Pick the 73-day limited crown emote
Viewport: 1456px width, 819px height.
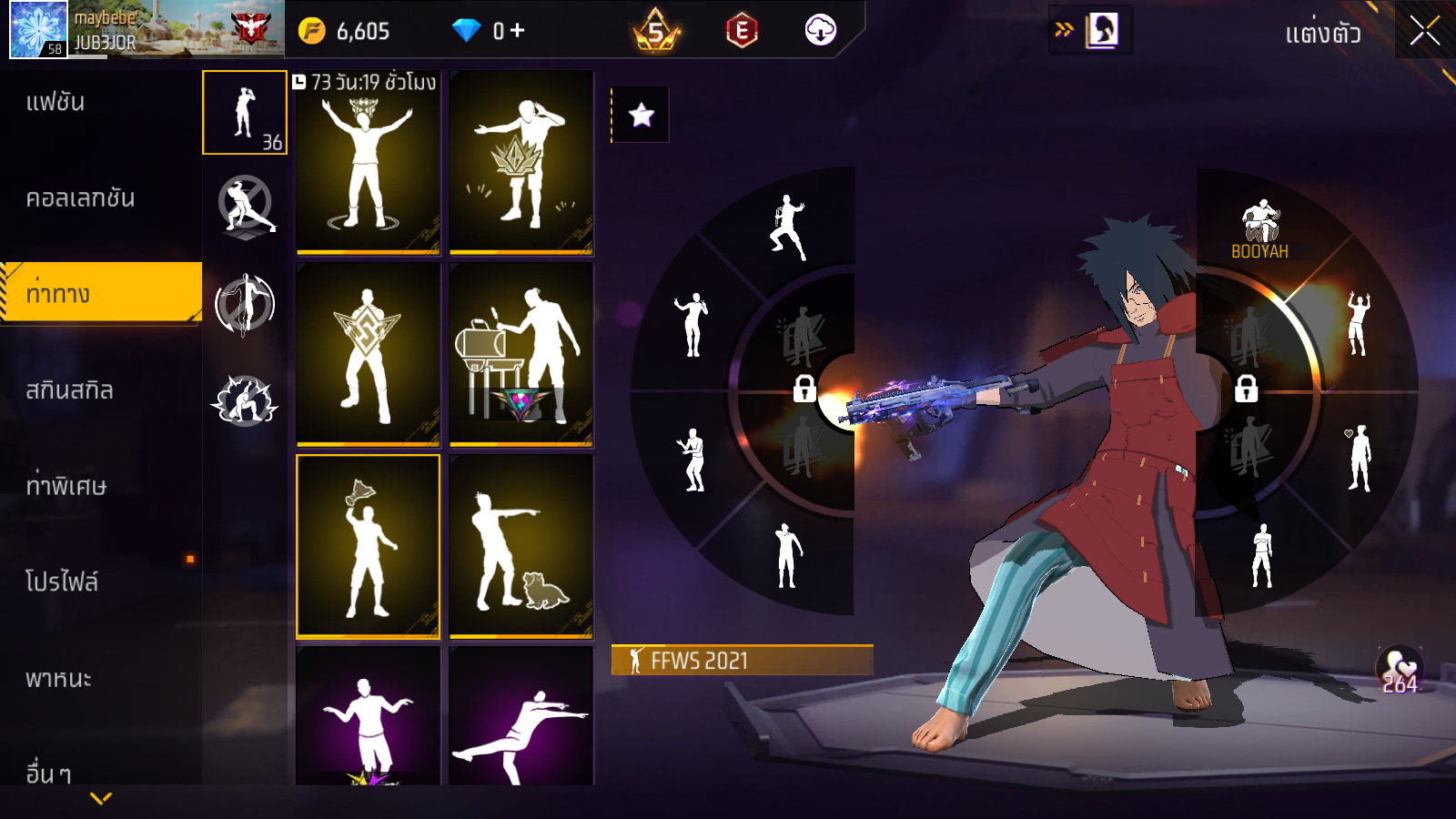coord(368,163)
